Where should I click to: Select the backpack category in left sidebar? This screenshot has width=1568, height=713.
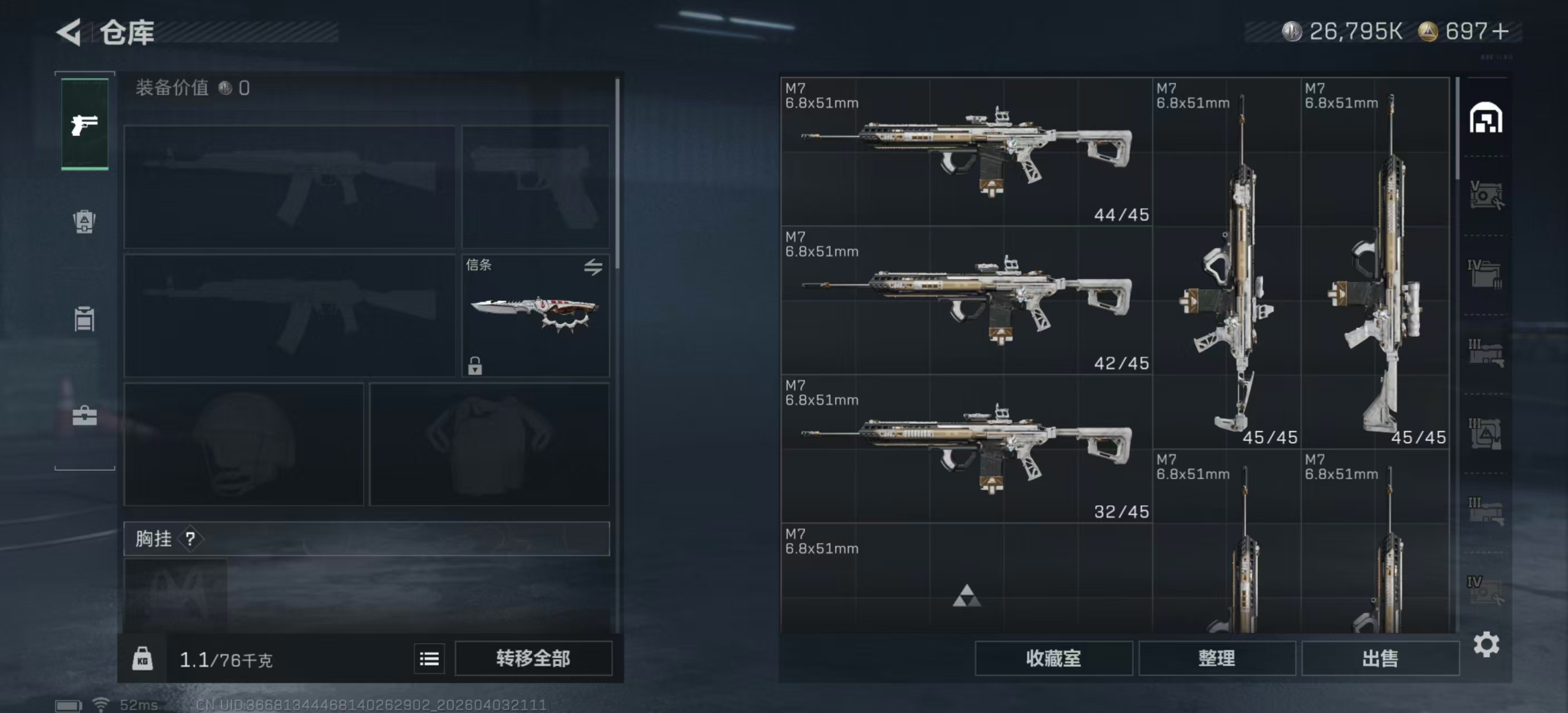[x=84, y=221]
